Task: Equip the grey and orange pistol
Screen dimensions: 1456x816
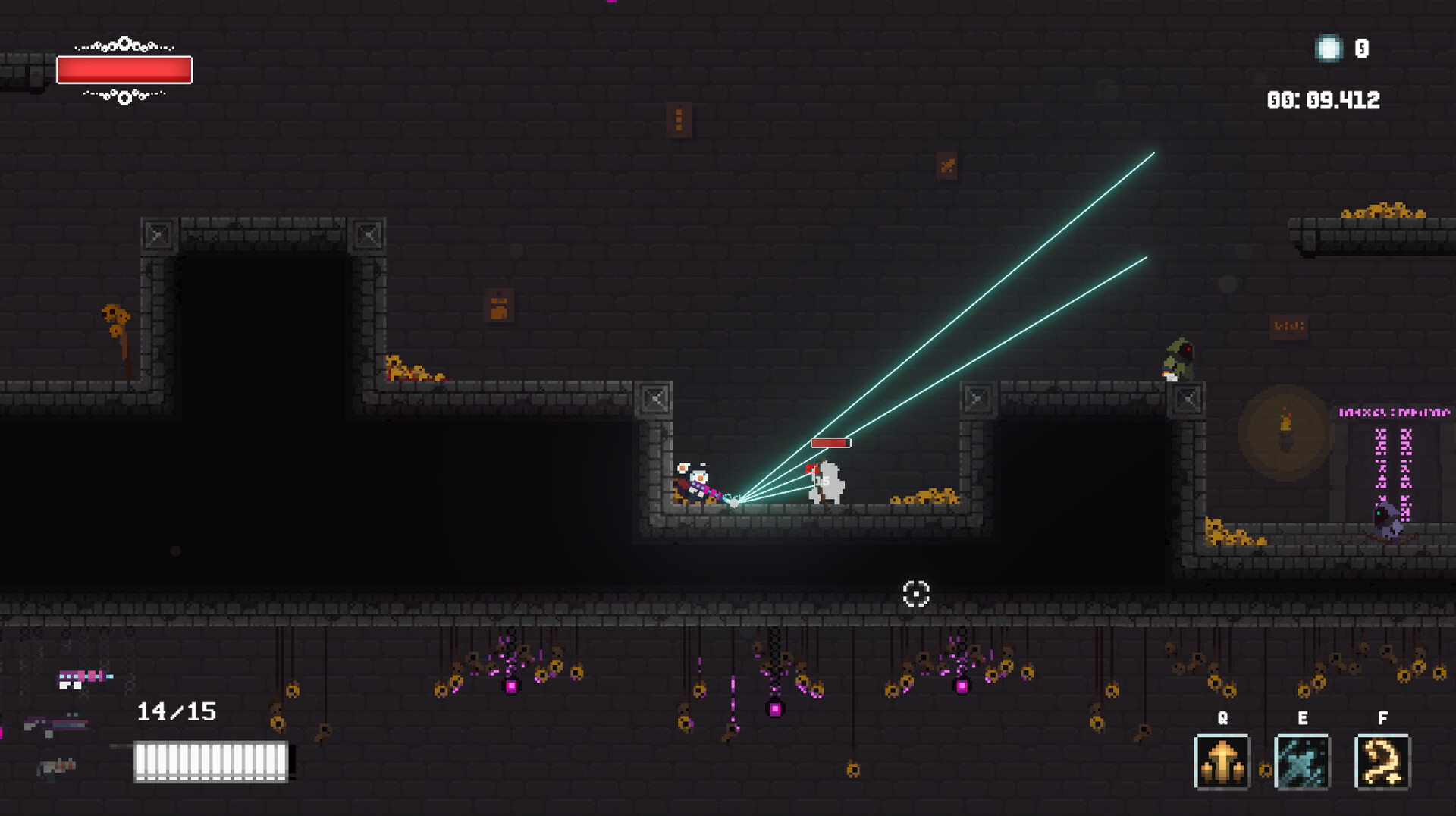Action: [x=57, y=767]
